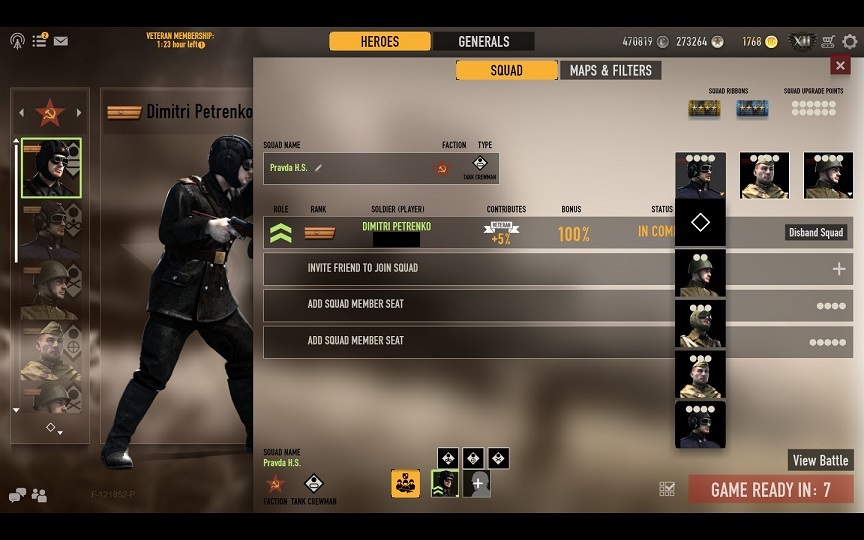The width and height of the screenshot is (864, 540).
Task: Select the highlighted tank crewman portrait
Action: click(51, 168)
